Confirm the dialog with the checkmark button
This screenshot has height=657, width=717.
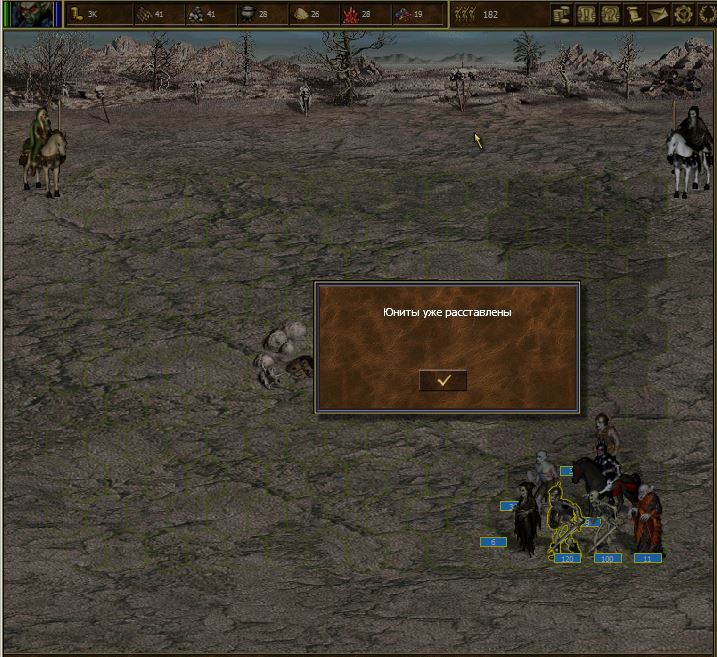(443, 380)
